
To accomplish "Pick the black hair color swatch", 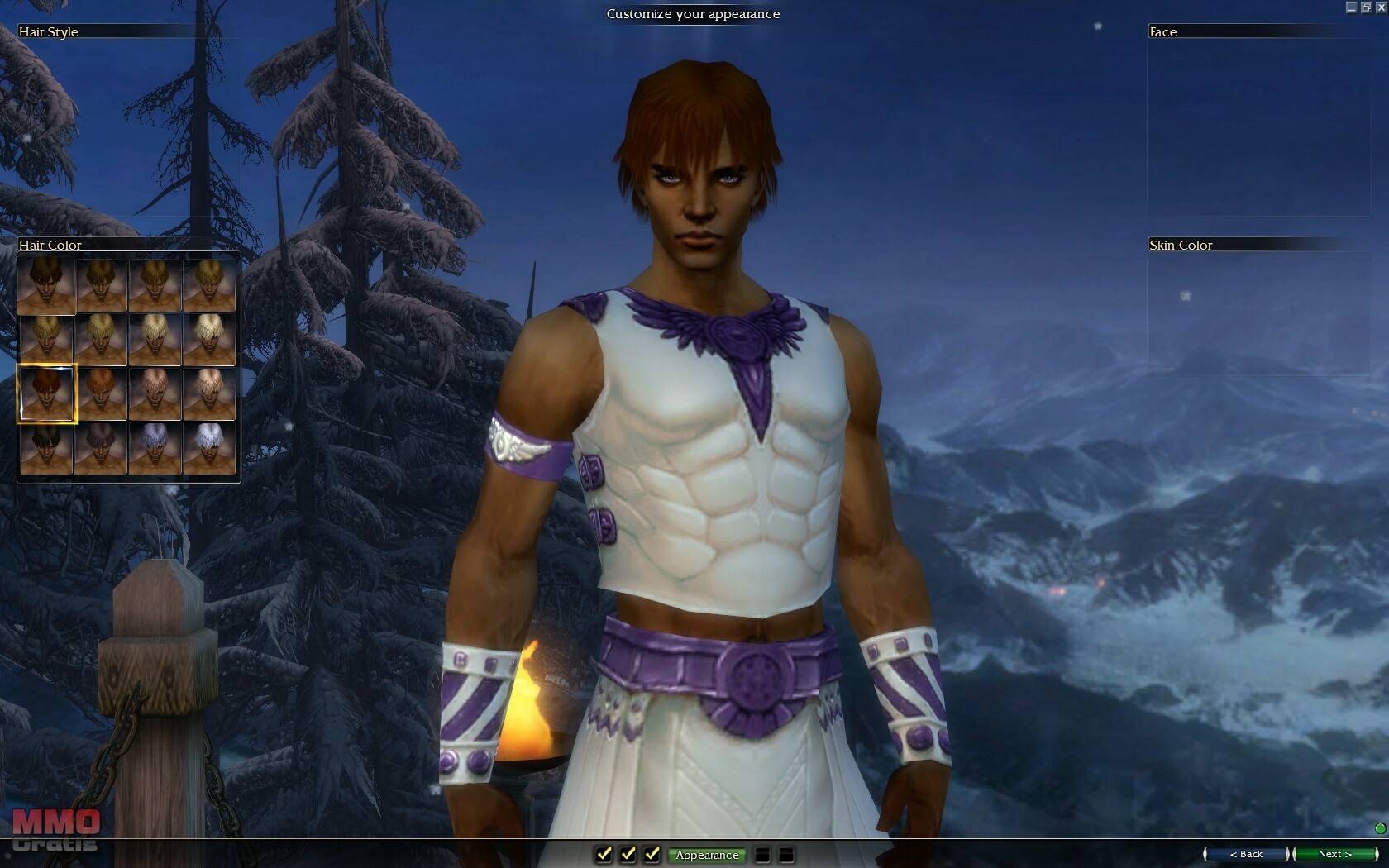I will 46,447.
